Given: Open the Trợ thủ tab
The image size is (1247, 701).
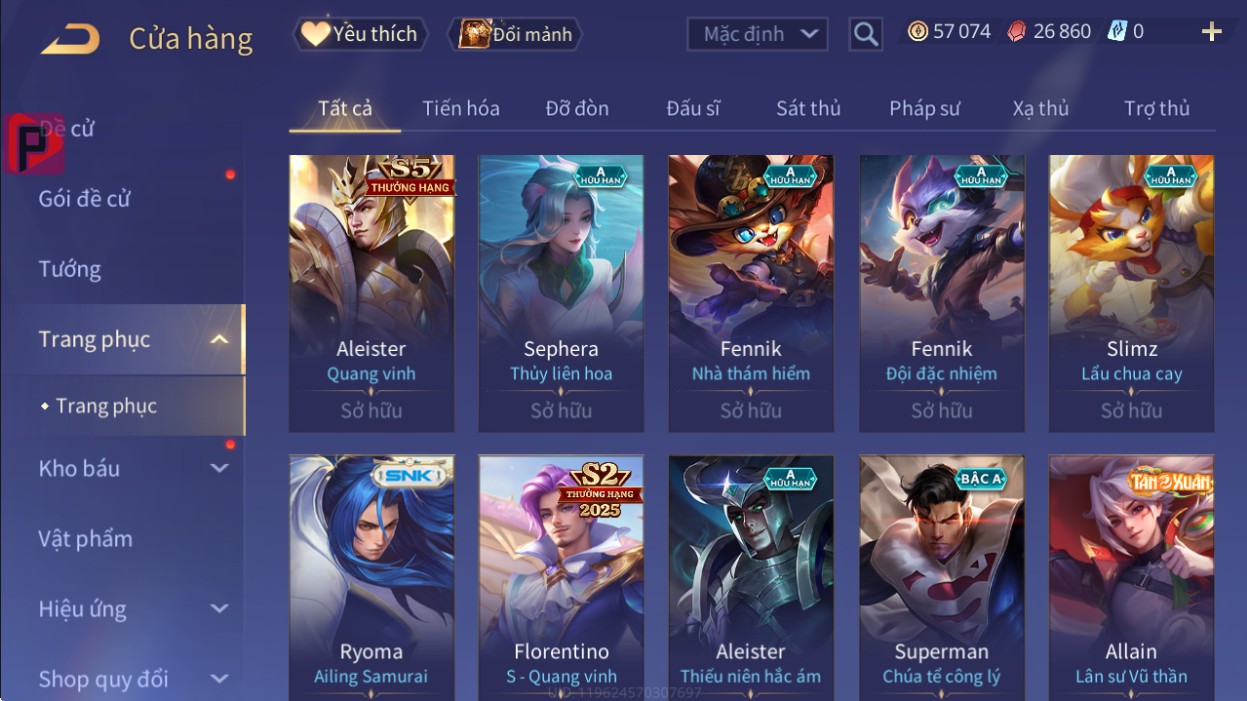Looking at the screenshot, I should (1156, 108).
